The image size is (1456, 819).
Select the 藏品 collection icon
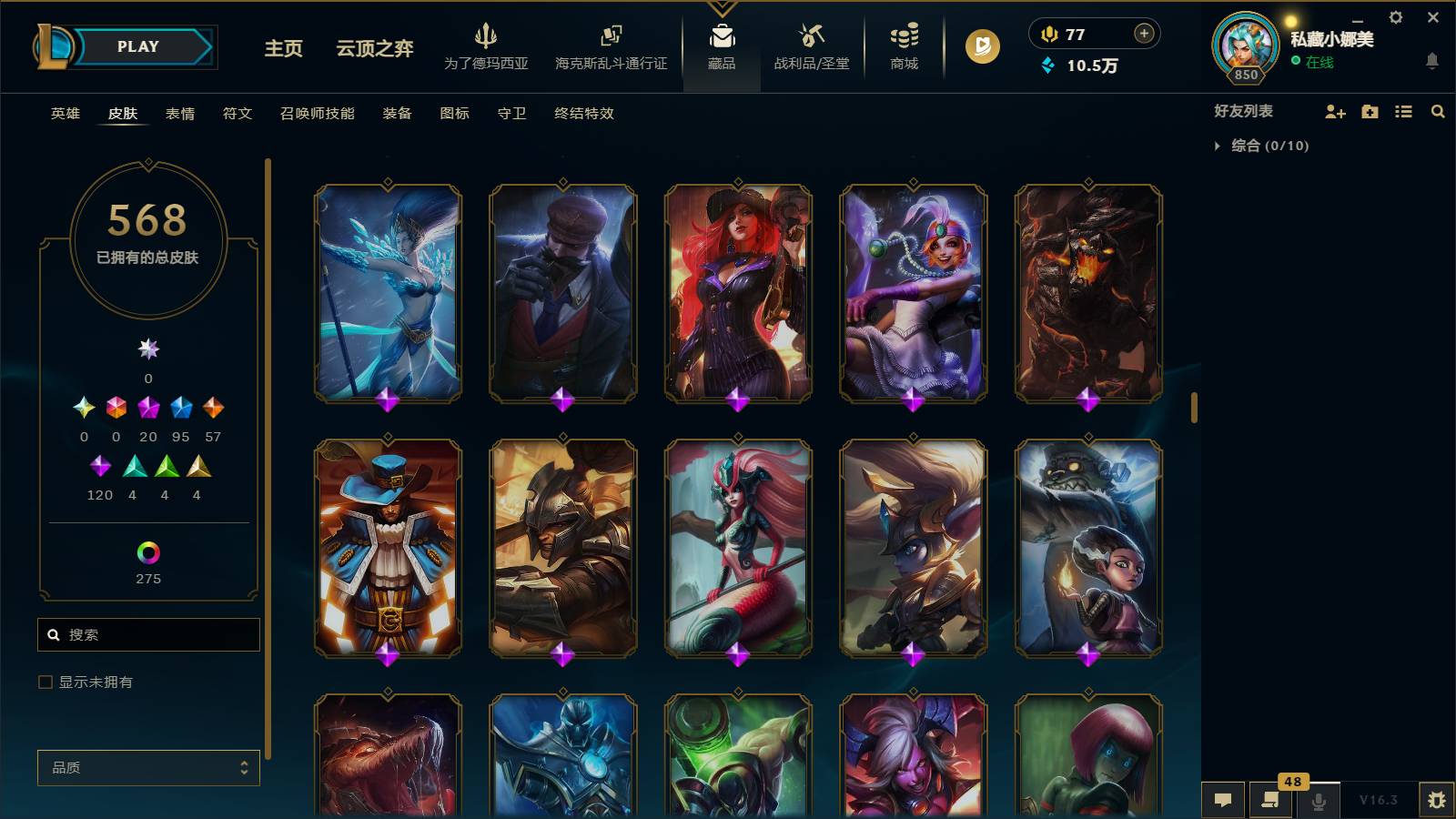pos(722,45)
